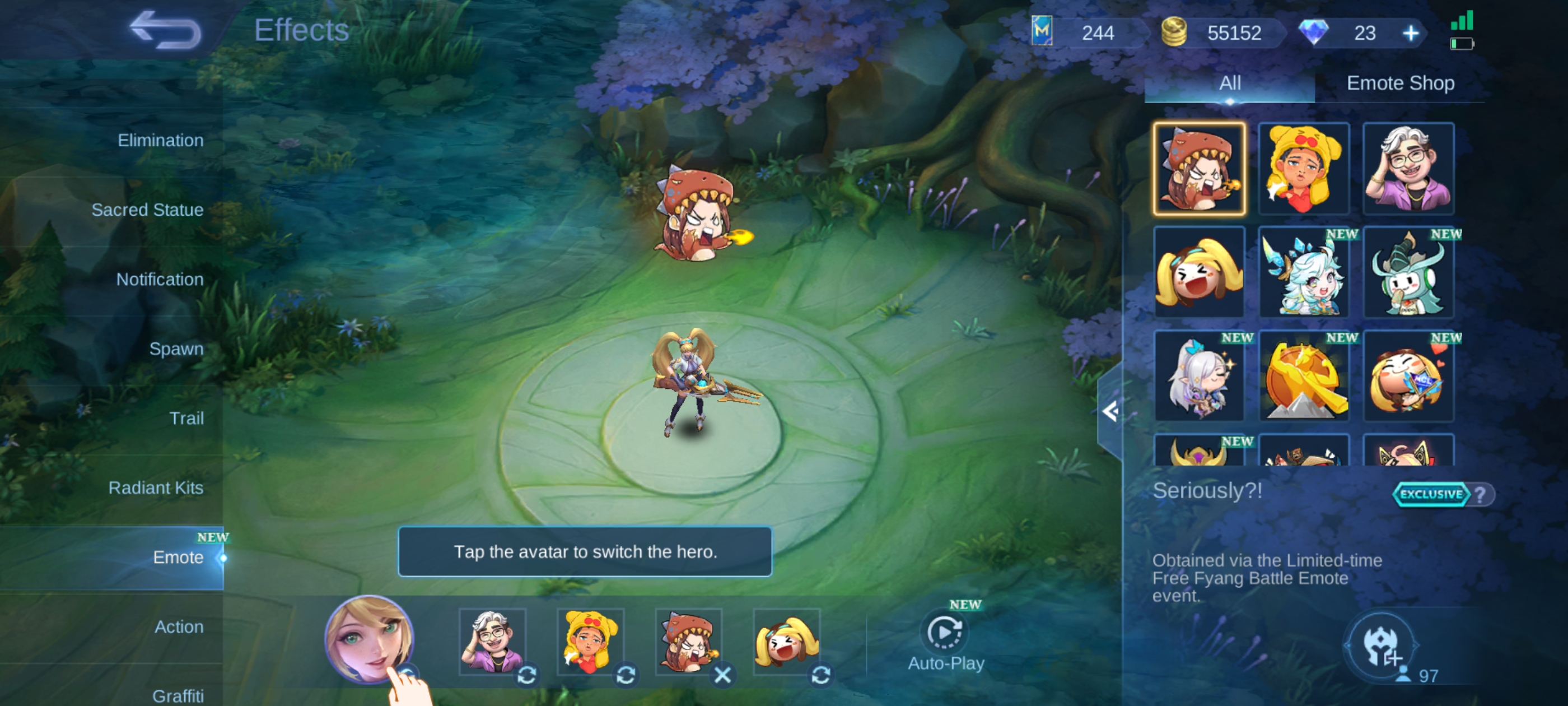Show the All emotes tab
The image size is (1568, 706).
pos(1230,83)
